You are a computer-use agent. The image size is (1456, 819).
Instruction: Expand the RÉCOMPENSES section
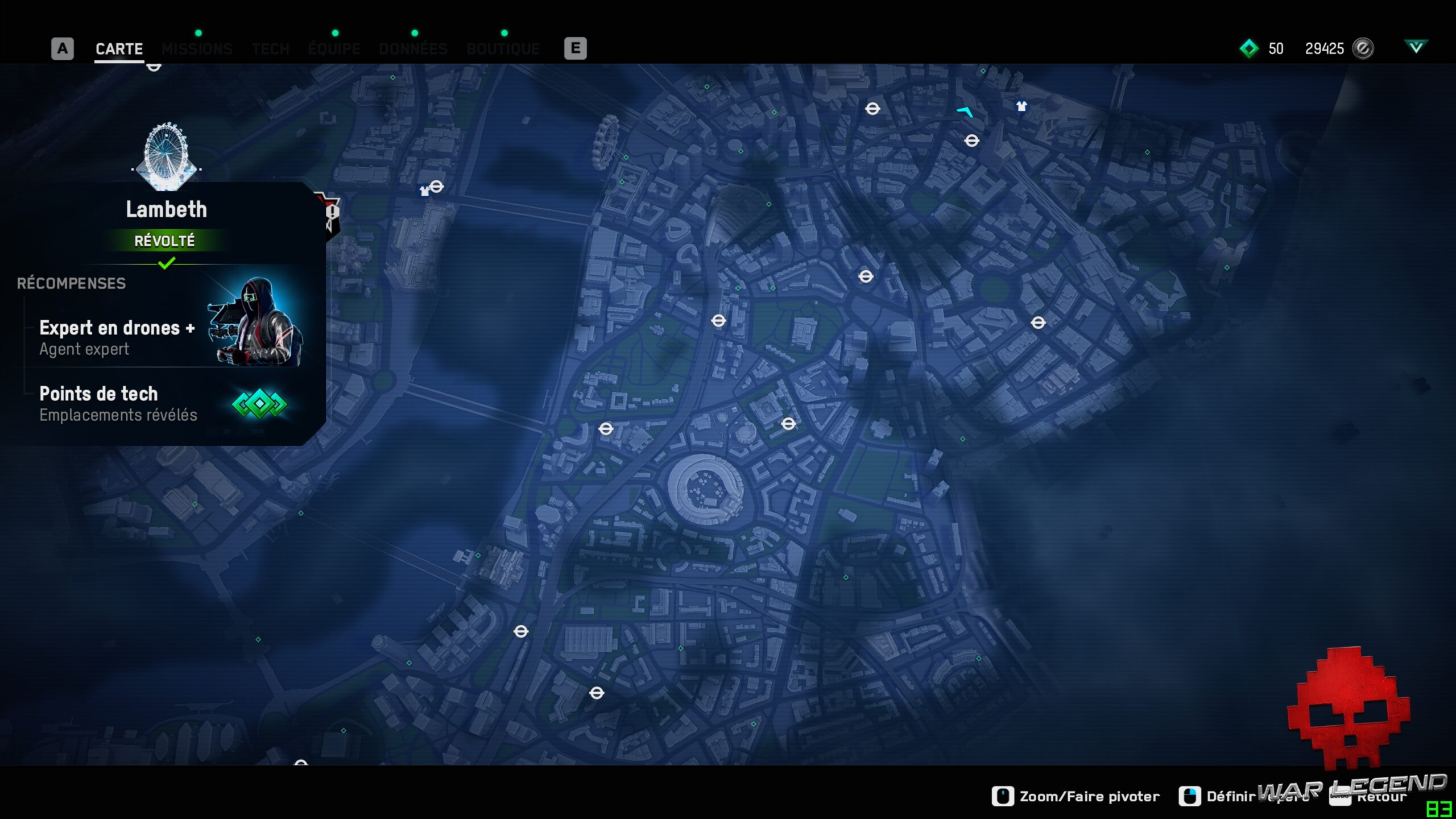click(71, 283)
